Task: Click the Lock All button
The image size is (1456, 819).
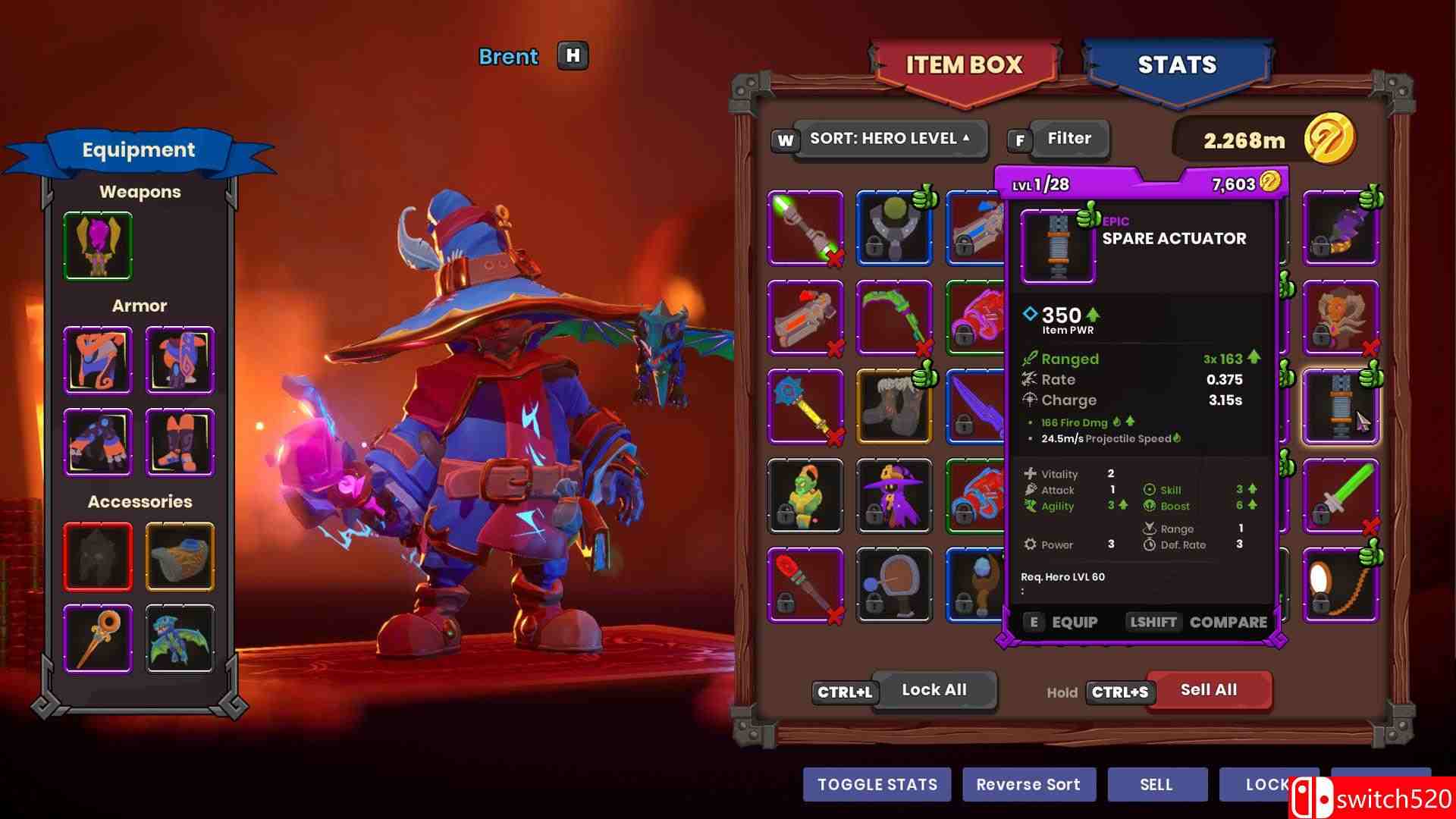Action: pos(934,690)
